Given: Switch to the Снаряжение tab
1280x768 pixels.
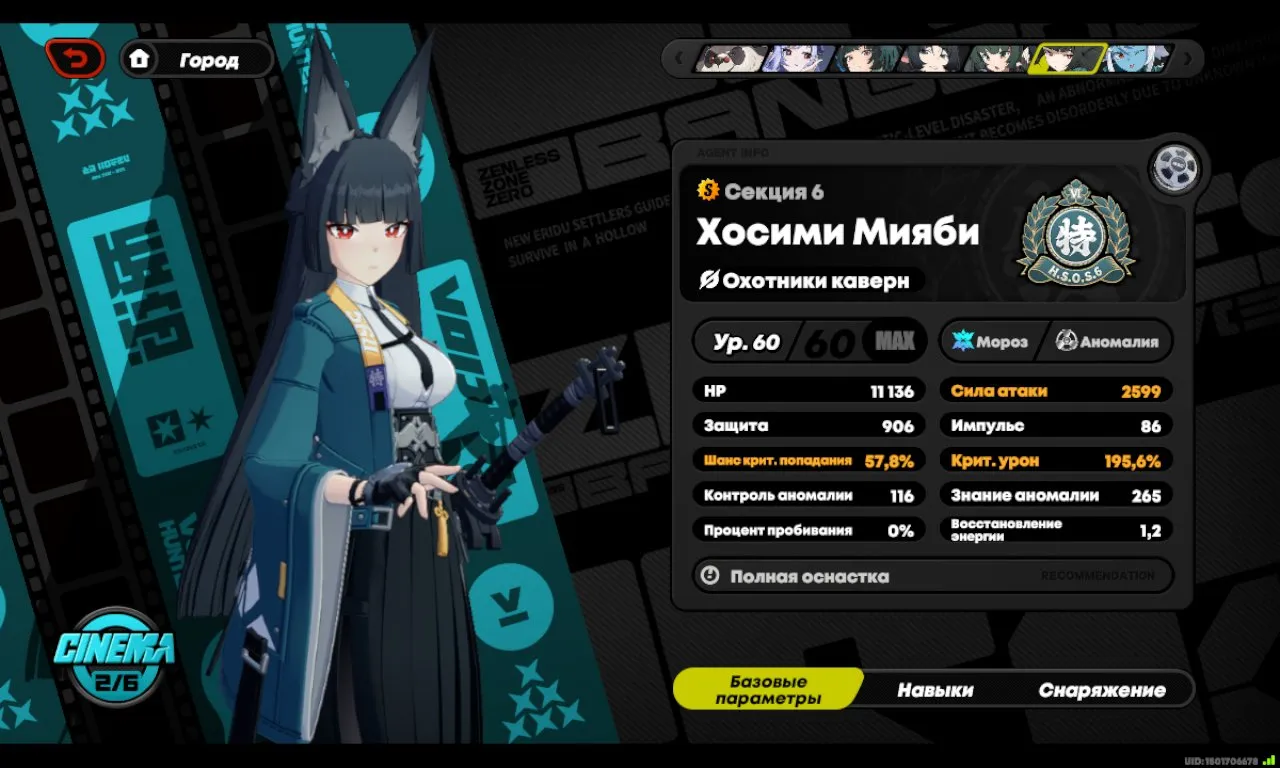Looking at the screenshot, I should point(1101,690).
